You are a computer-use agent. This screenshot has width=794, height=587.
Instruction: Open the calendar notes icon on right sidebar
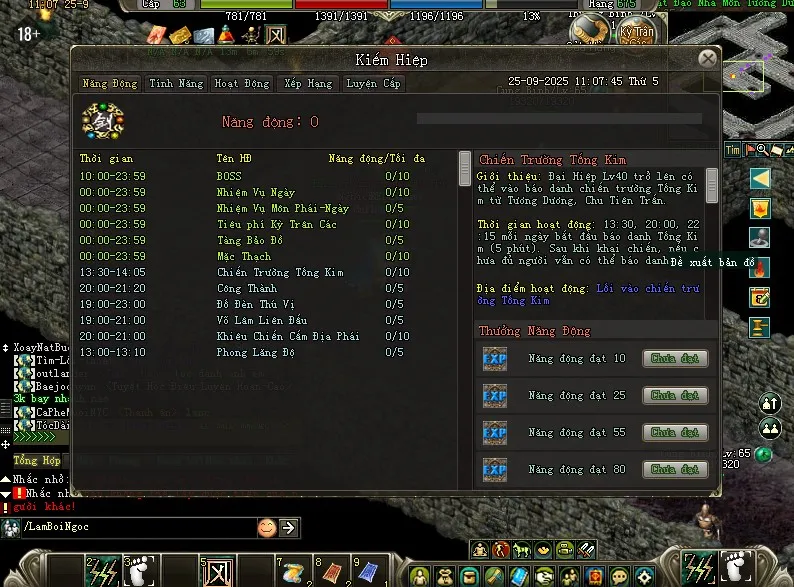[x=760, y=297]
